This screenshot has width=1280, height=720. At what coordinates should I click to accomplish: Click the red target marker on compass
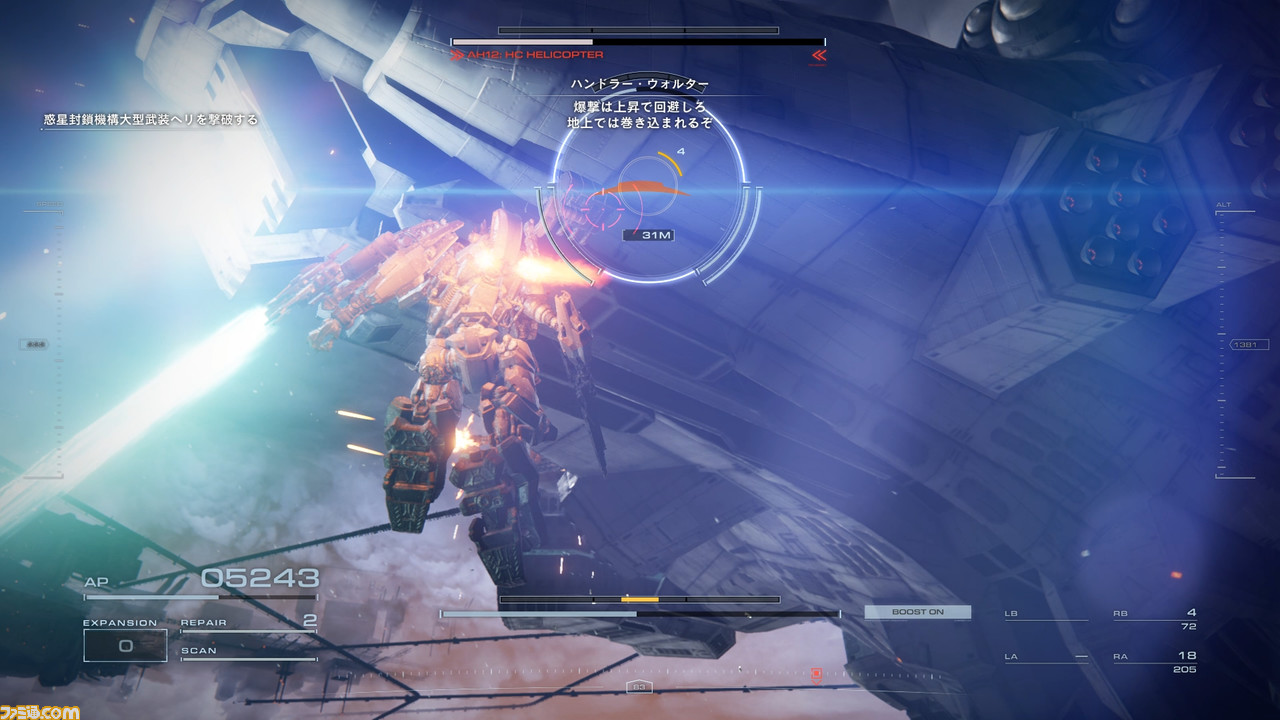(x=816, y=675)
